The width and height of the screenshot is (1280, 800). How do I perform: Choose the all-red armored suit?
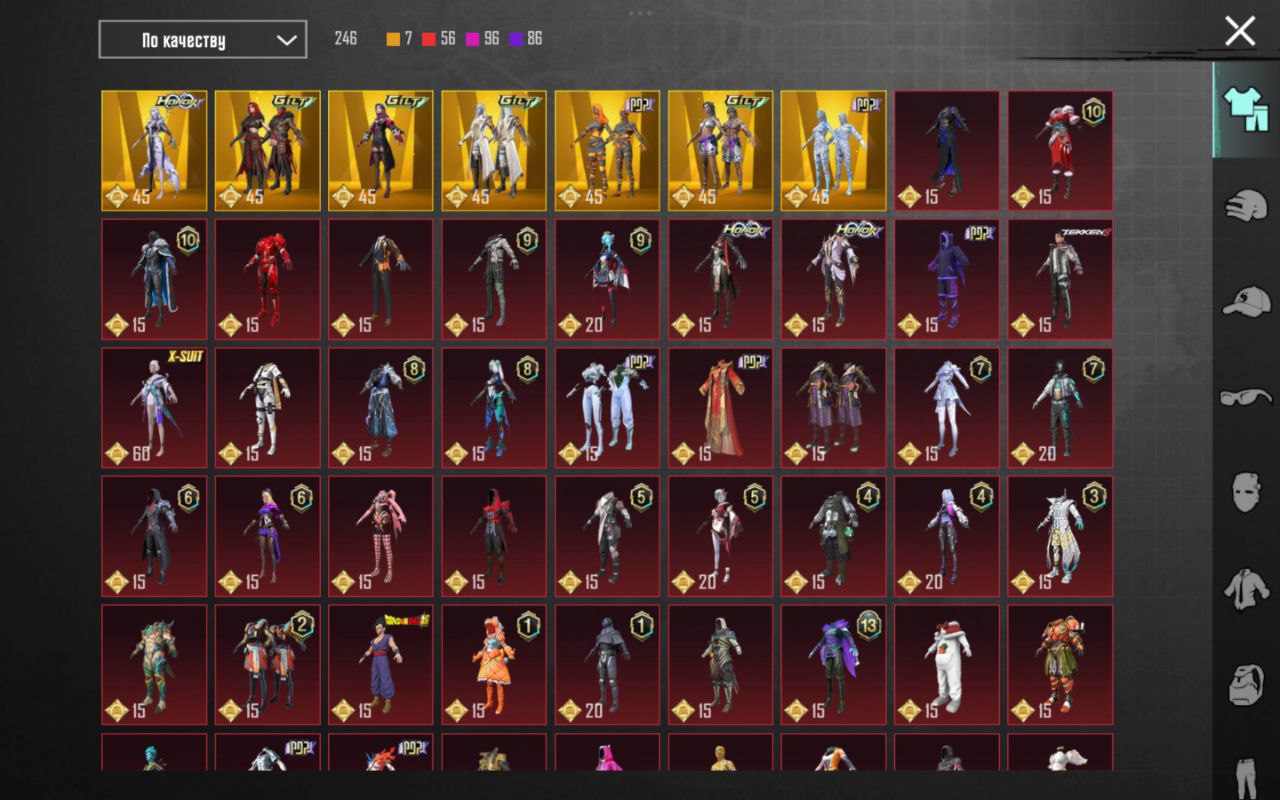coord(267,279)
